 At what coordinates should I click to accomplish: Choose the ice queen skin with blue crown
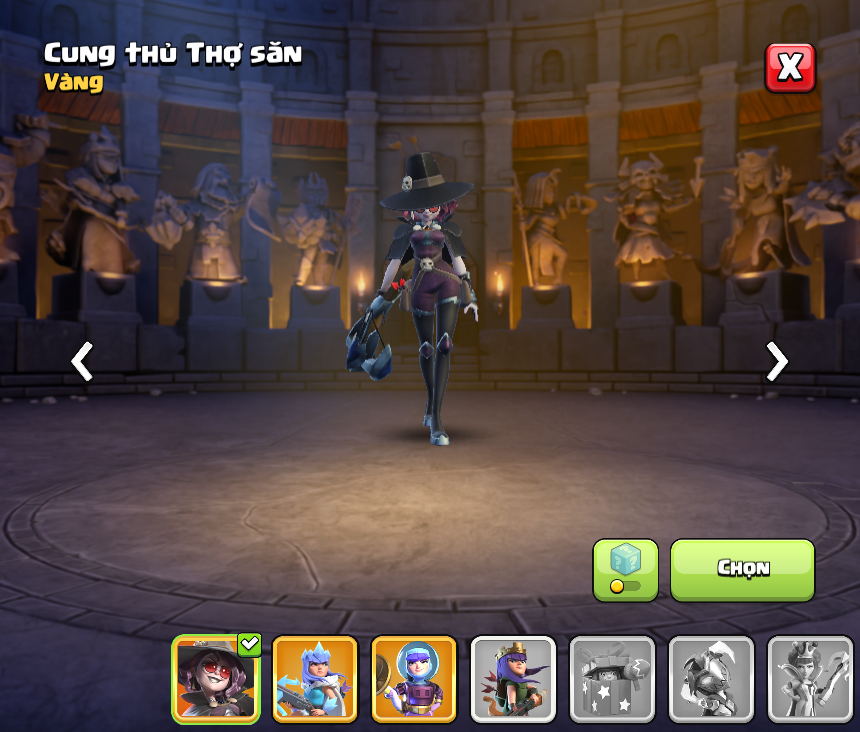[315, 679]
